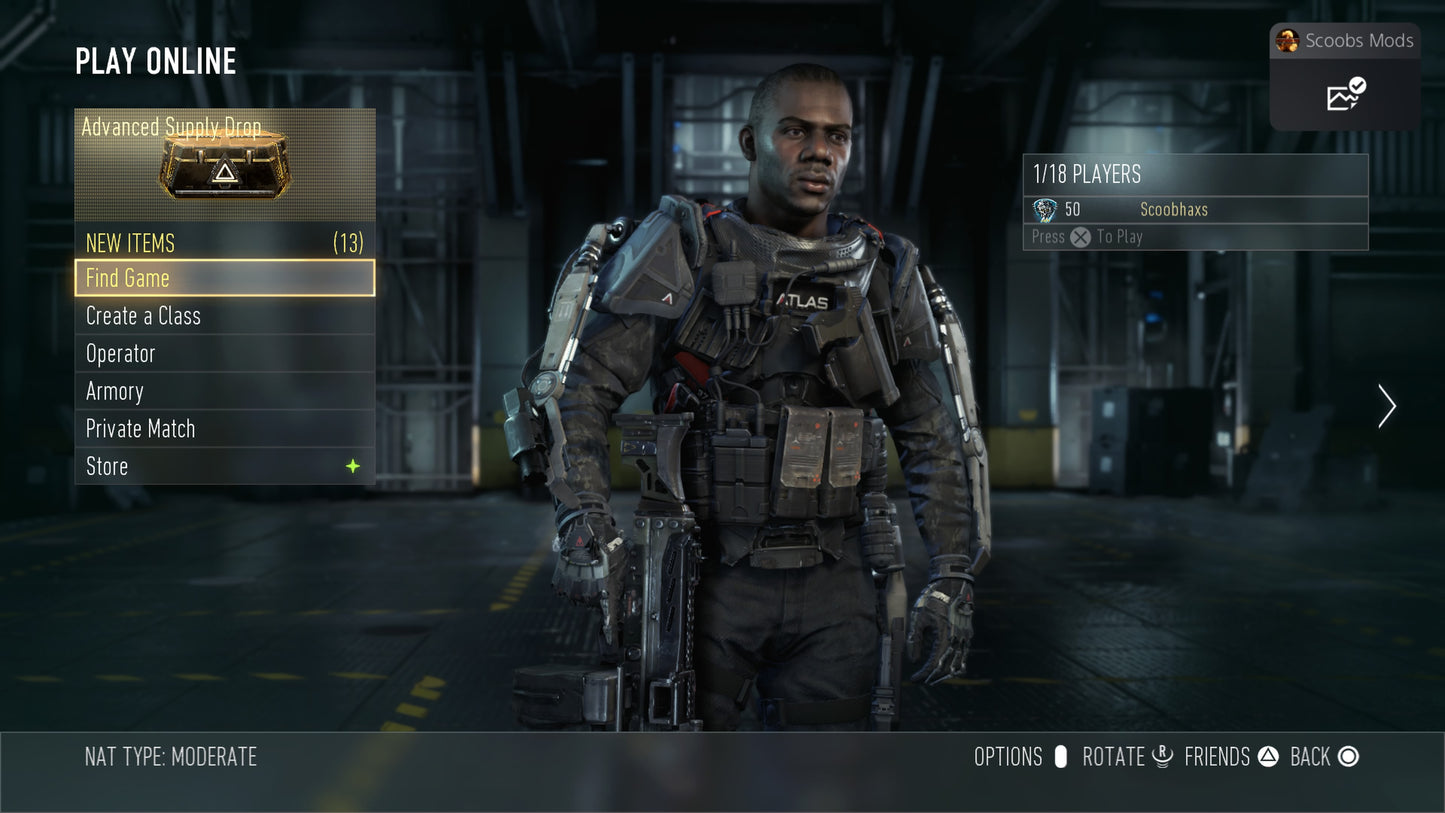The height and width of the screenshot is (813, 1445).
Task: Open the Advanced Supply Drop crate icon
Action: (224, 172)
